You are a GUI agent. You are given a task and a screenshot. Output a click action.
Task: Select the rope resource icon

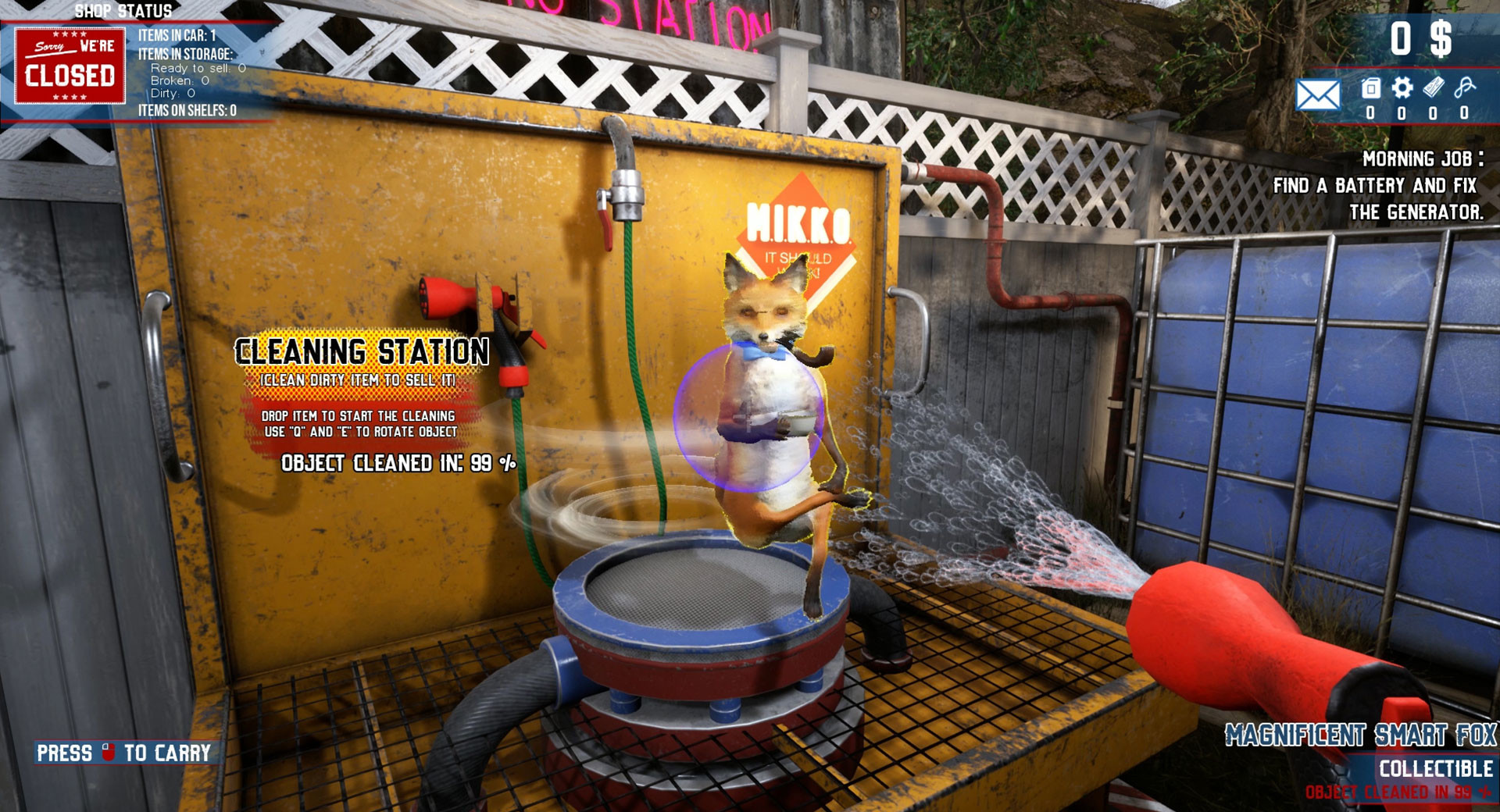point(1465,87)
